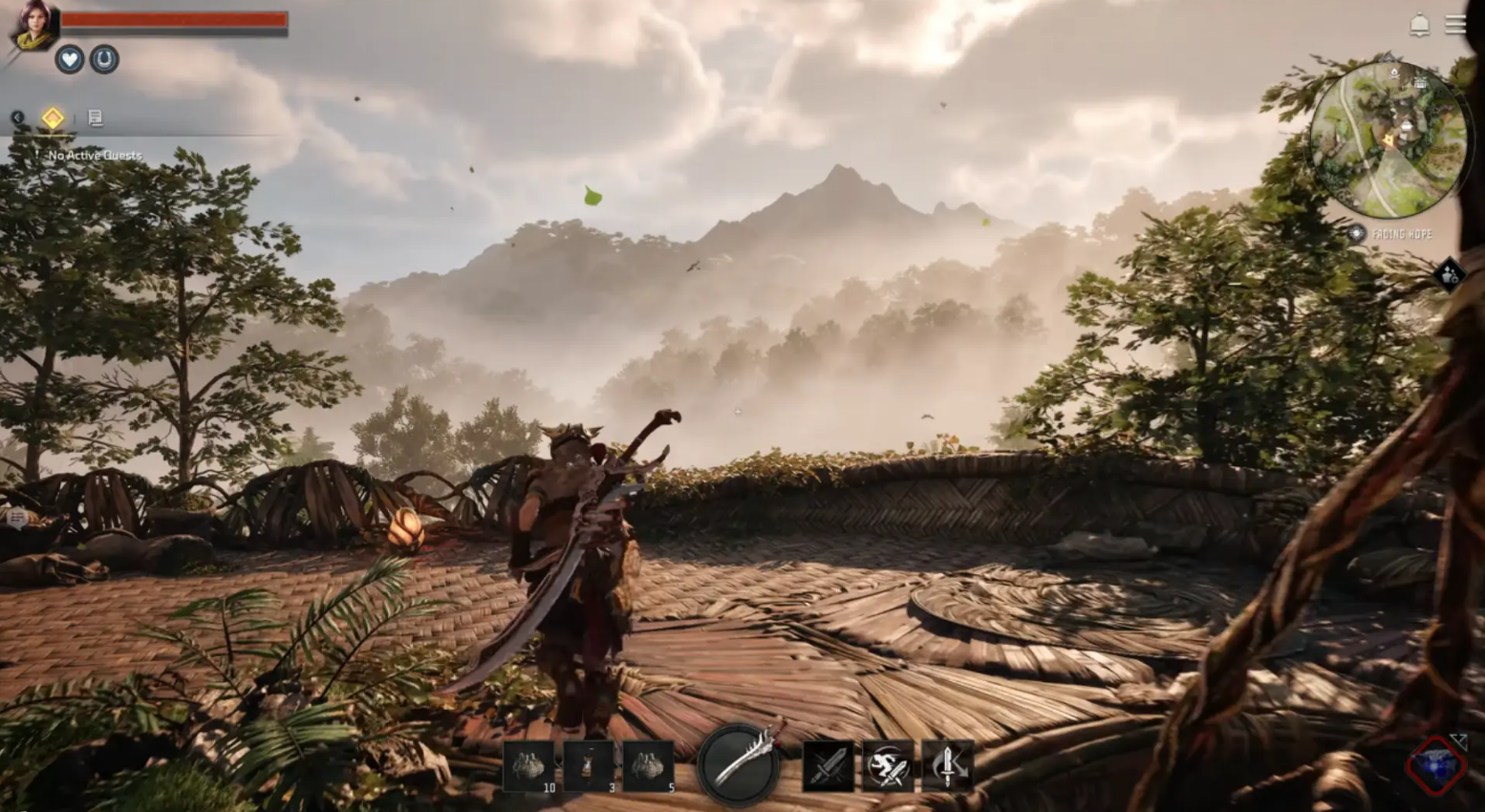Open the notifications bell
The height and width of the screenshot is (812, 1485).
point(1420,25)
